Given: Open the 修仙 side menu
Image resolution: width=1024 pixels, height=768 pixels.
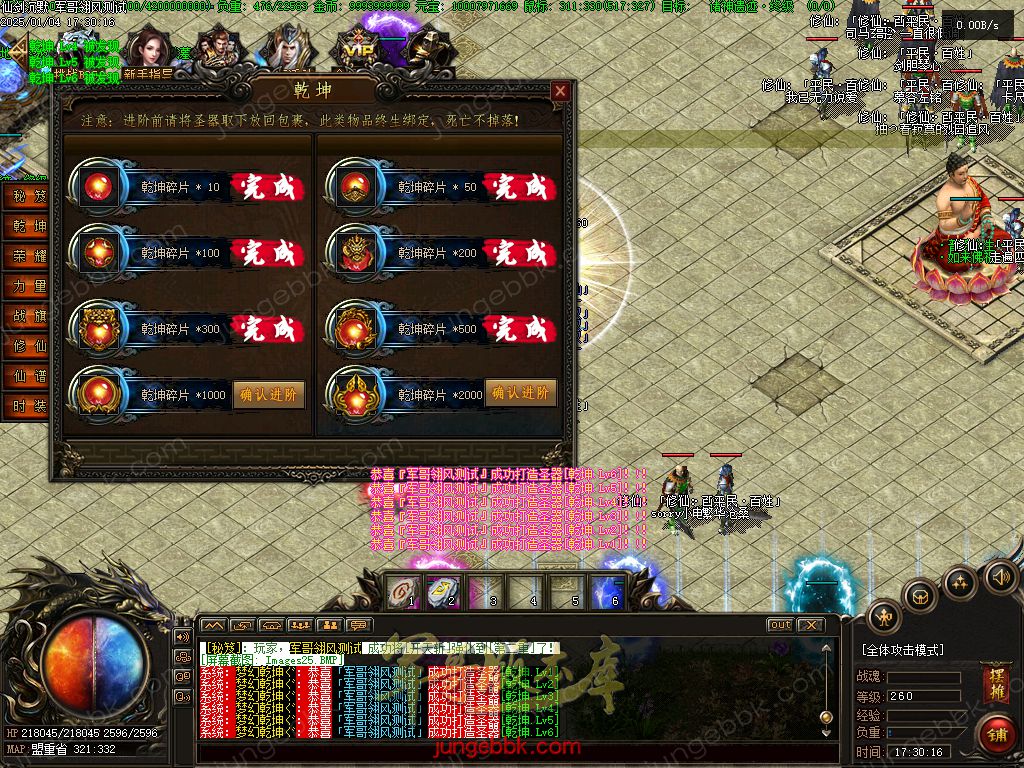Looking at the screenshot, I should 29,346.
